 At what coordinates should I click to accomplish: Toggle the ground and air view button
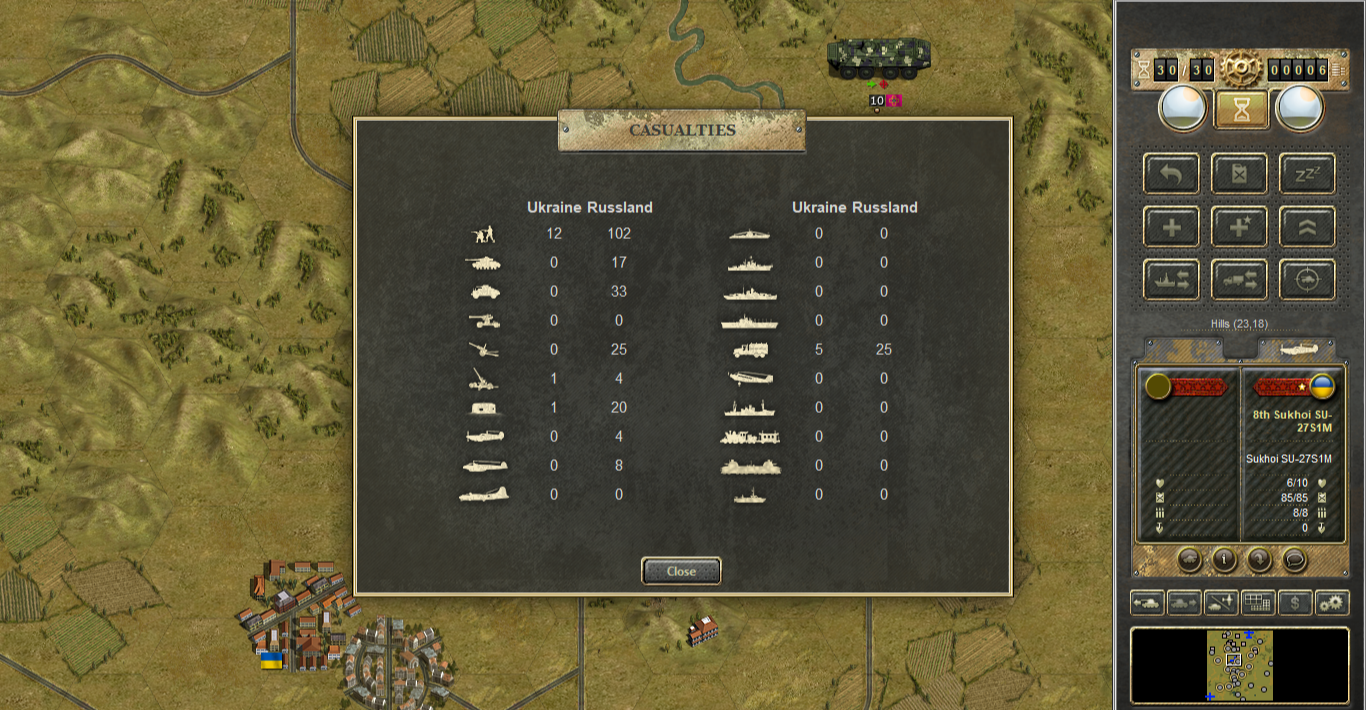1221,603
